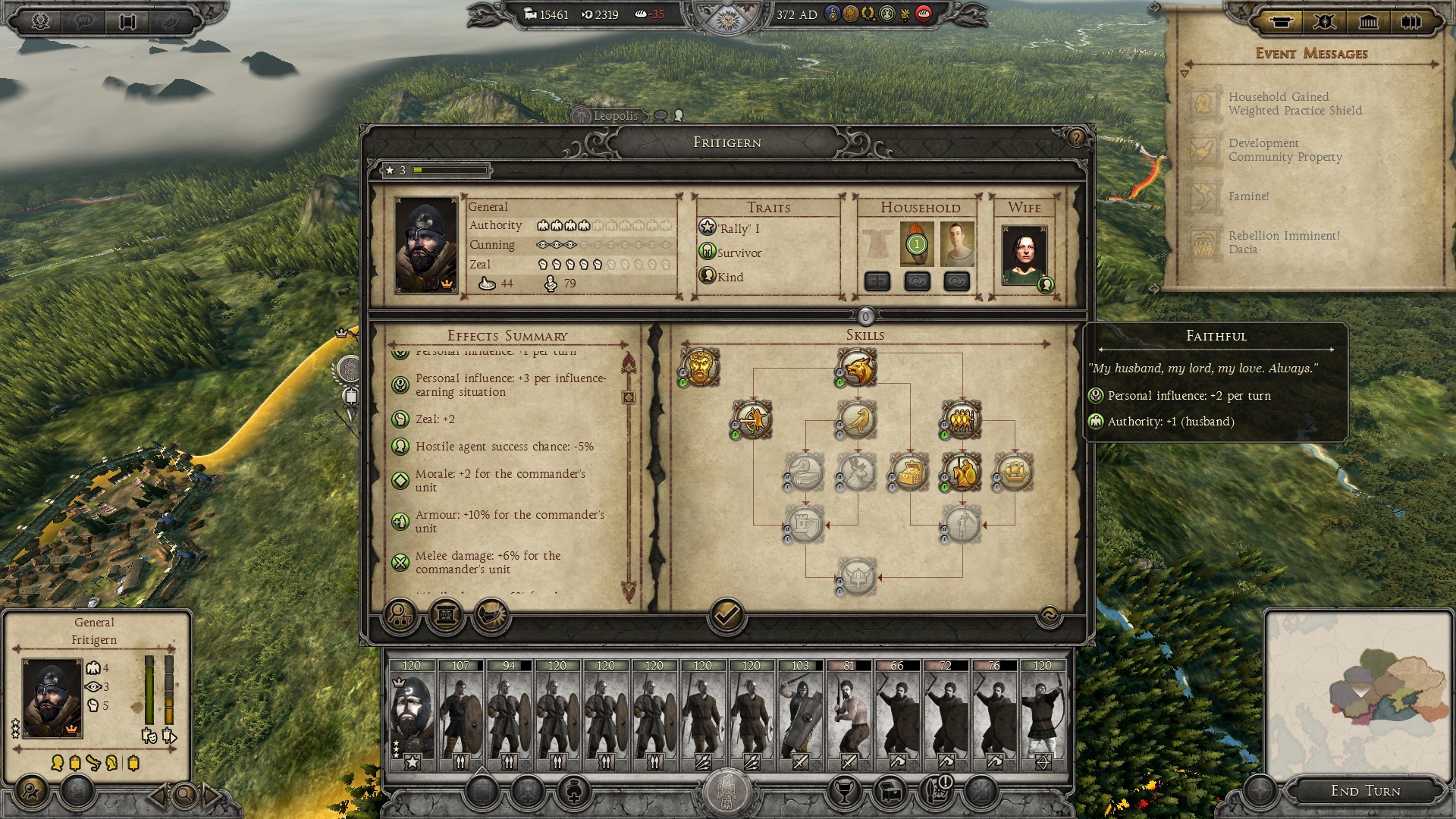Open the Development Community Property message
1456x819 pixels.
1285,150
